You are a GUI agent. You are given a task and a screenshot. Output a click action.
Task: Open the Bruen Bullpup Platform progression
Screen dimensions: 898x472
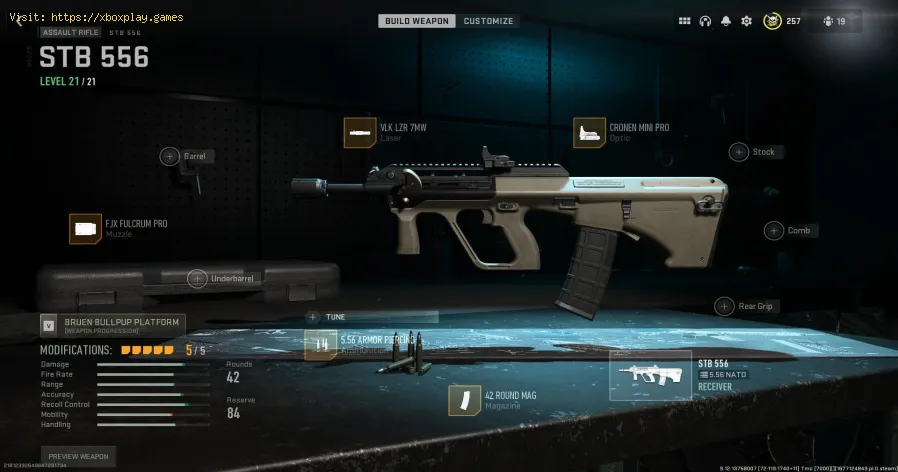112,325
